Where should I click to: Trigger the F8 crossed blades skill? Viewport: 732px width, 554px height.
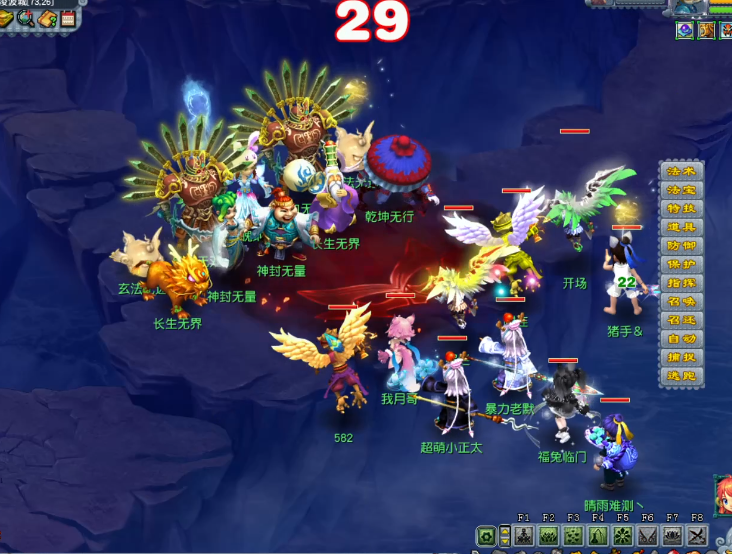click(x=697, y=536)
